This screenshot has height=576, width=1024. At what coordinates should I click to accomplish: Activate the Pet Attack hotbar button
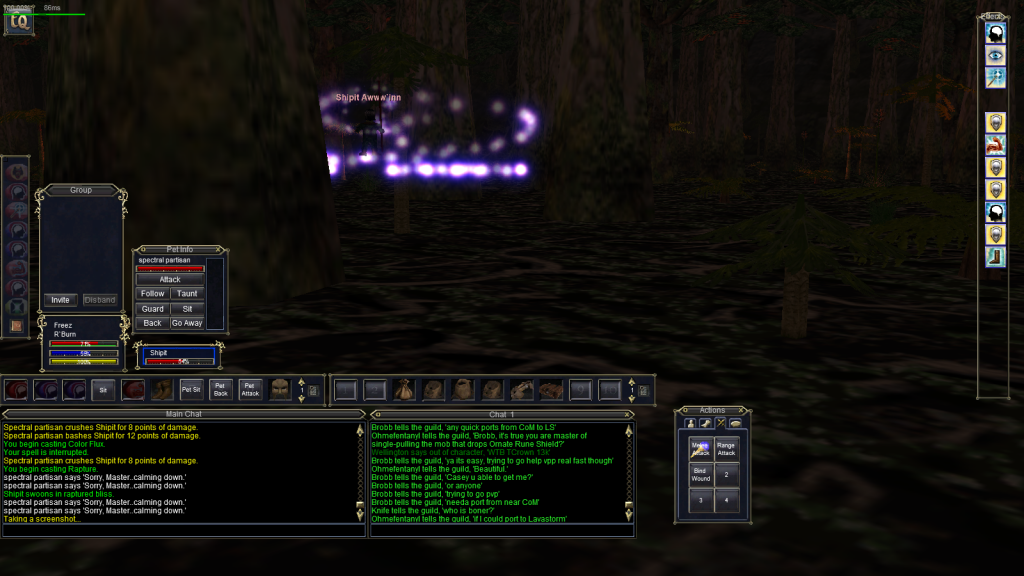[251, 389]
